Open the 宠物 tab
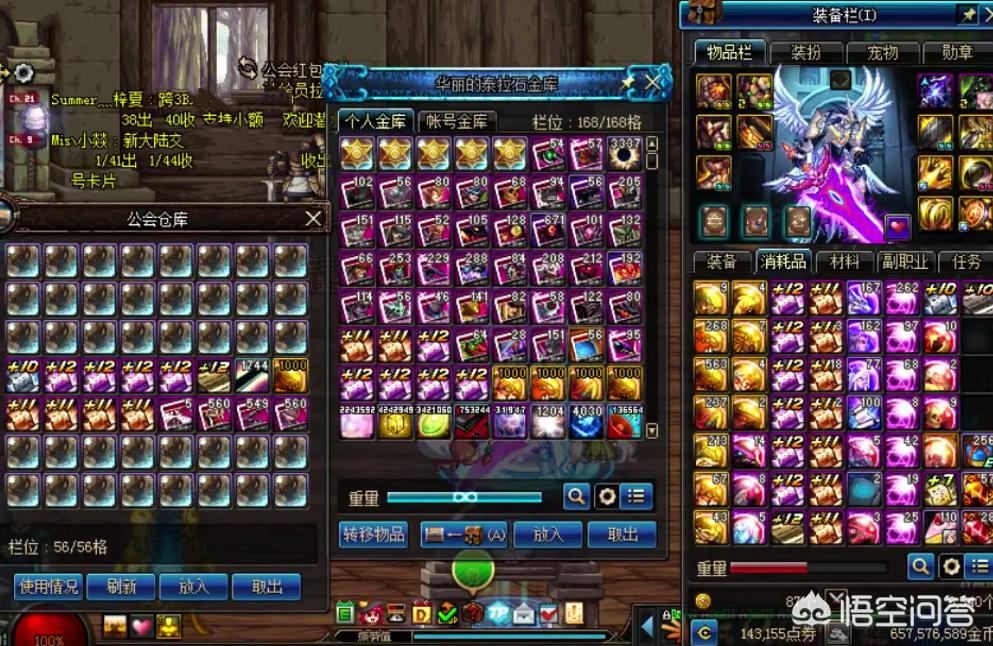Screen dimensions: 993x646 882,53
